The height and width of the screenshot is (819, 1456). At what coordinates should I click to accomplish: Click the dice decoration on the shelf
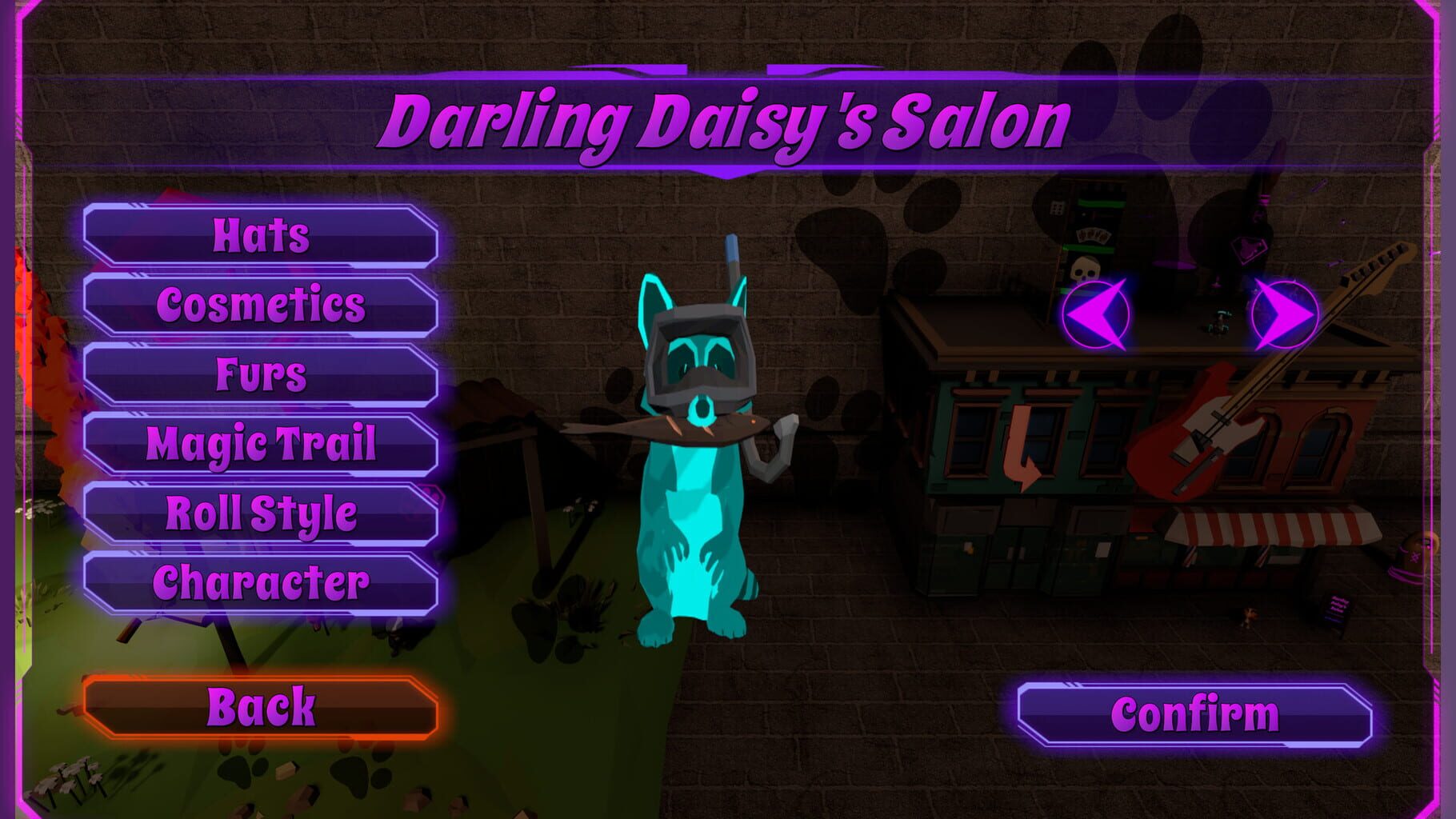coord(1057,210)
